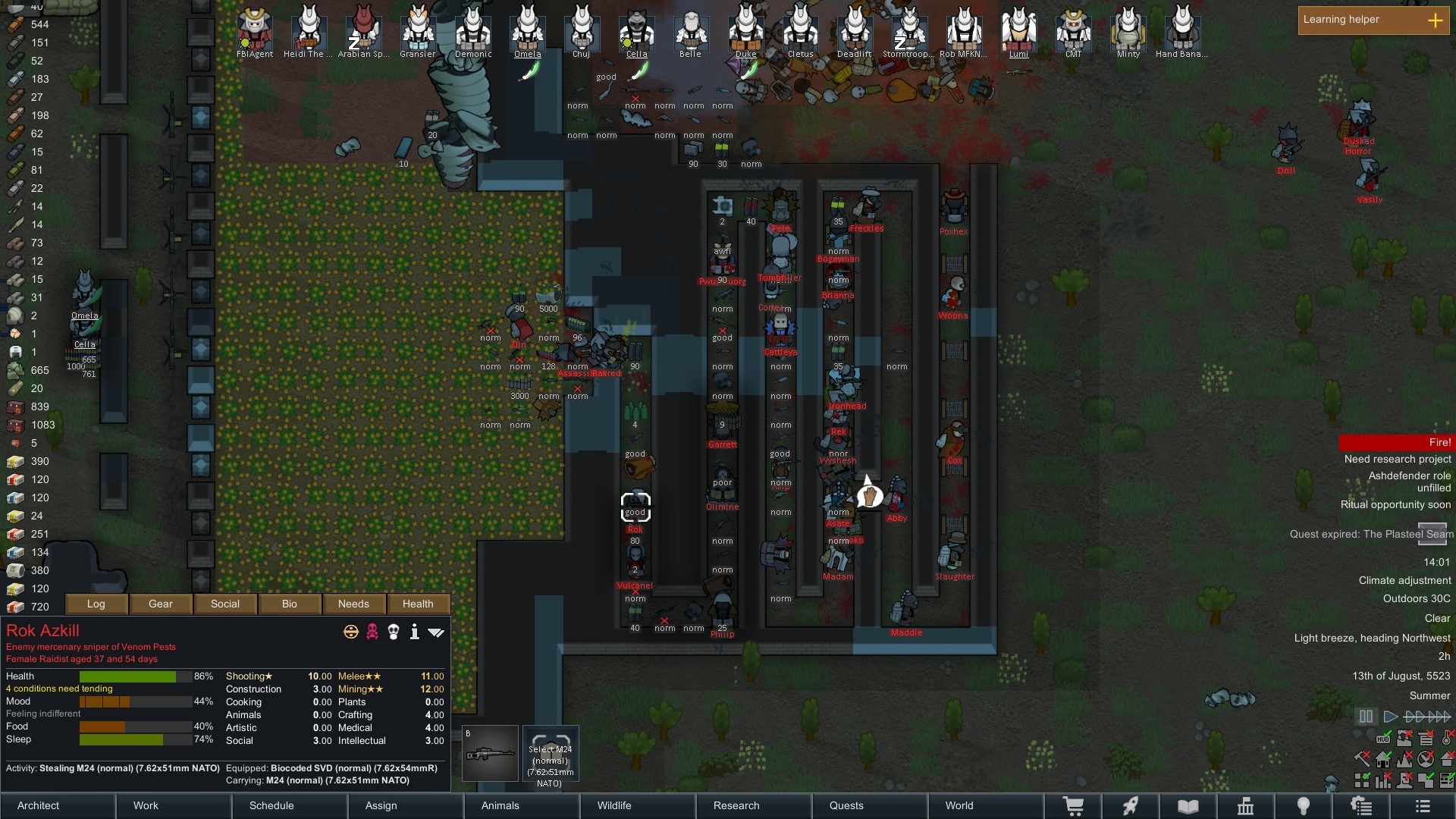
Task: Pause the game speed
Action: click(x=1366, y=716)
